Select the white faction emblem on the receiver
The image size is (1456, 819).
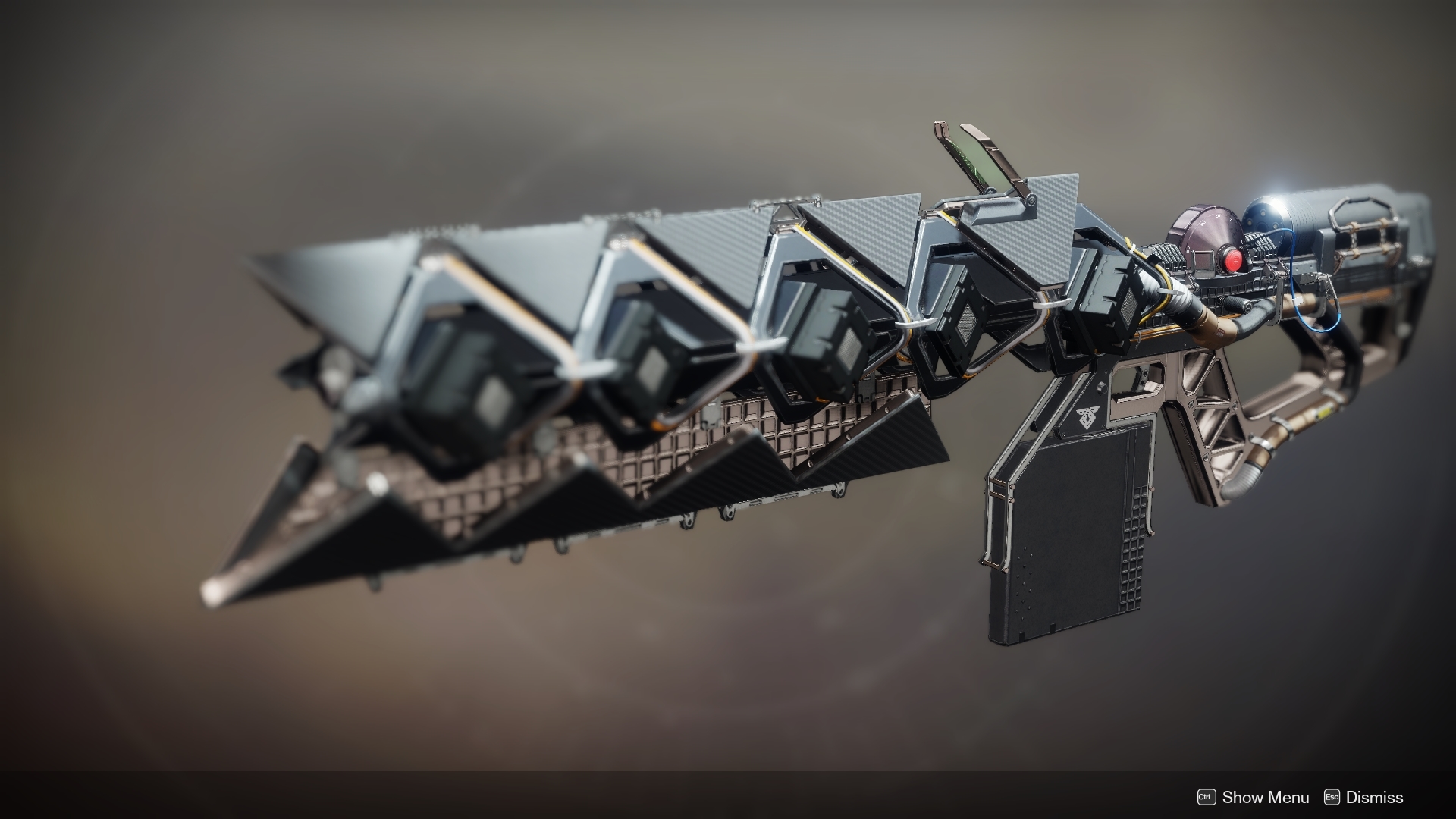tap(1088, 418)
